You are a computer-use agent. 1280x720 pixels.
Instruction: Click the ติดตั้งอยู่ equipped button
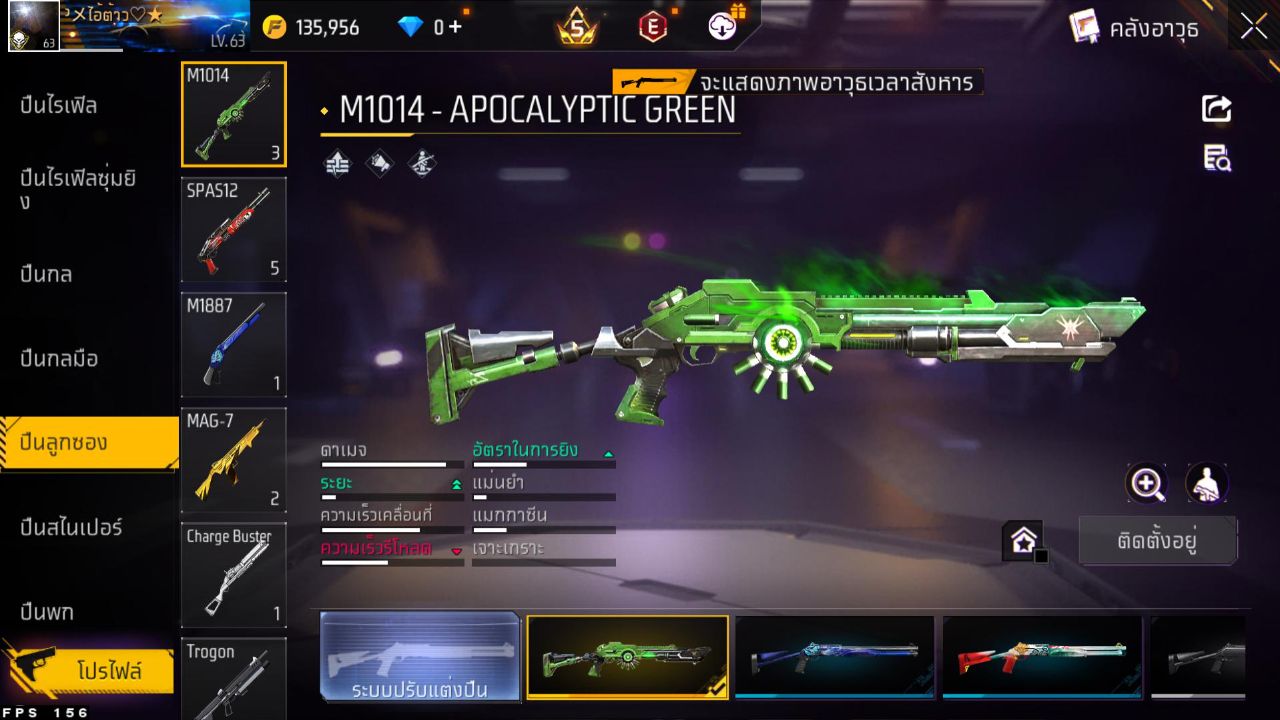click(x=1157, y=540)
